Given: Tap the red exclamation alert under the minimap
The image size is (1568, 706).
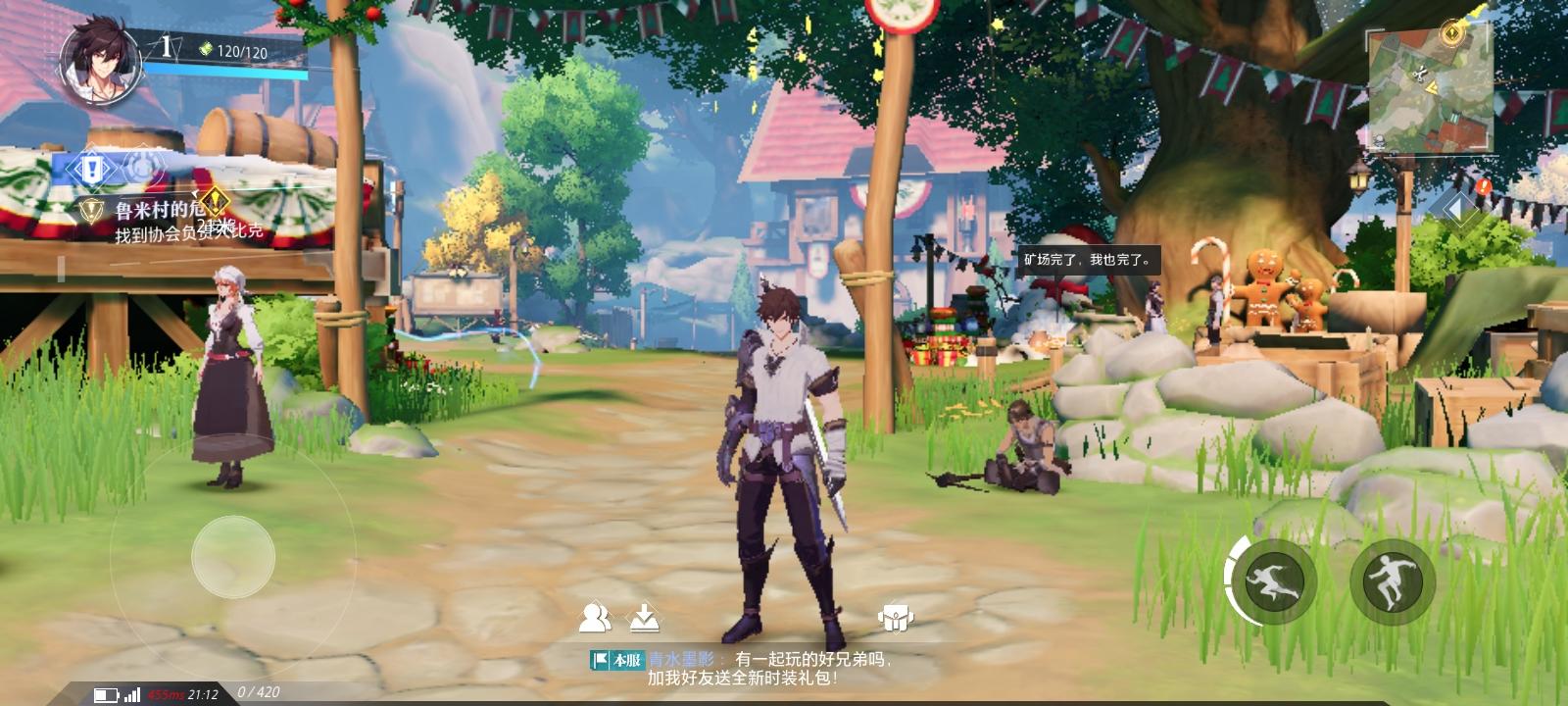Looking at the screenshot, I should (x=1483, y=186).
